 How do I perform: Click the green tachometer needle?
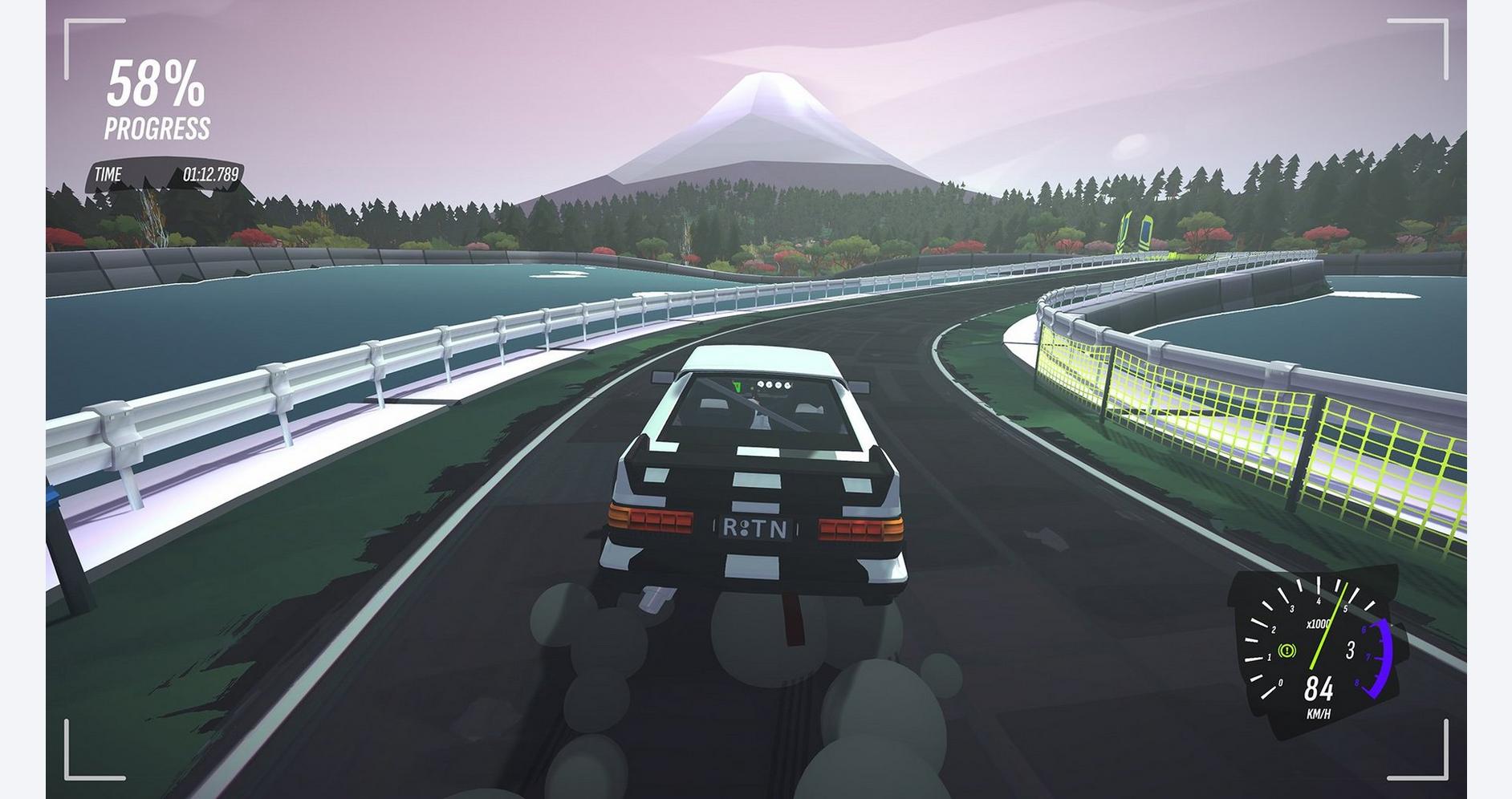pyautogui.click(x=1327, y=634)
